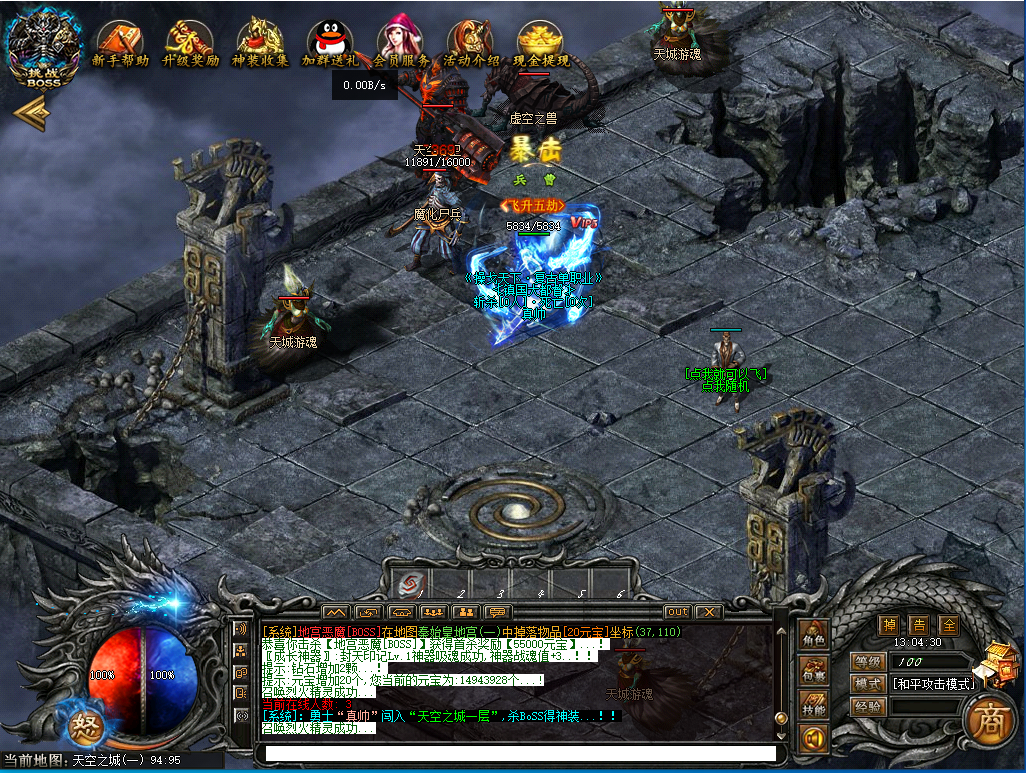Click the out button above the chat
This screenshot has width=1026, height=773.
point(677,612)
